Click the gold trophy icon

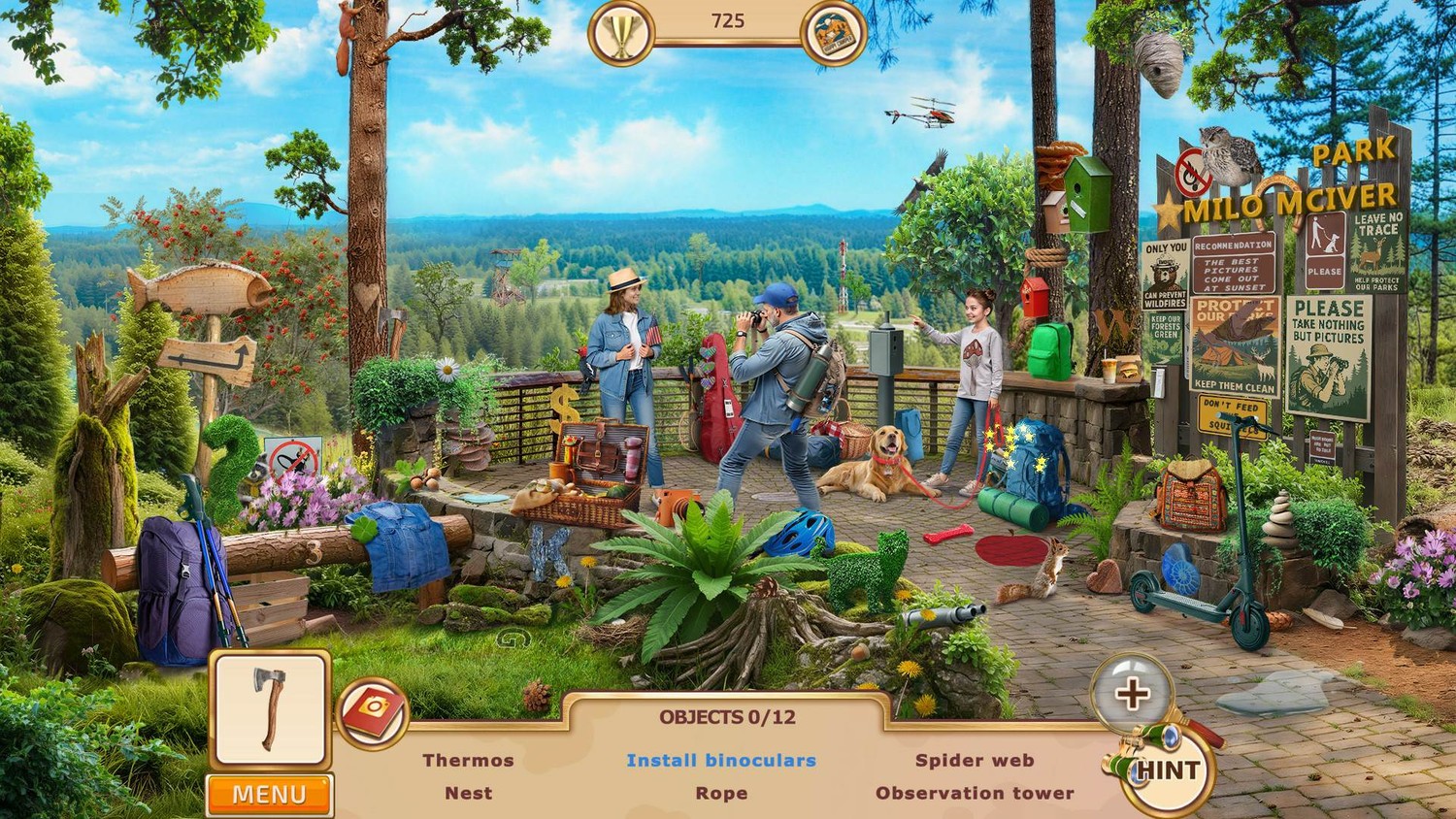[x=620, y=34]
